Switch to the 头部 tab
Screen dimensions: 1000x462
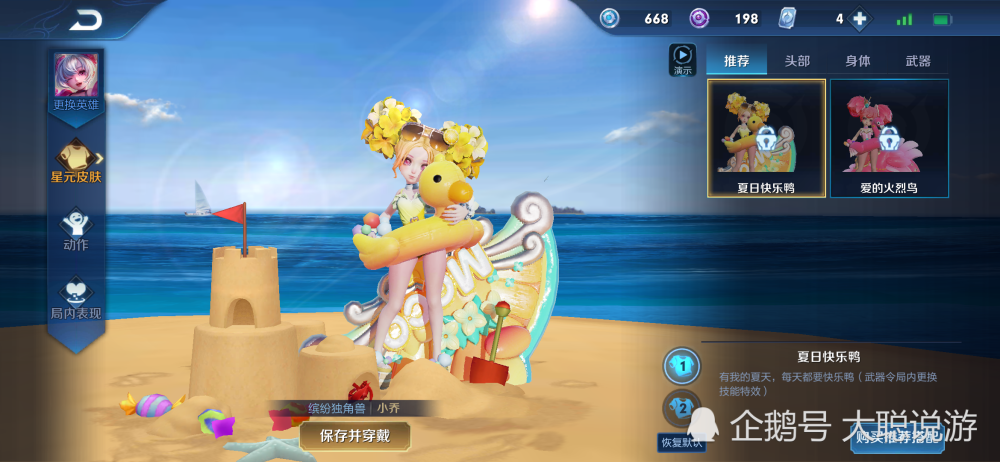[x=797, y=61]
